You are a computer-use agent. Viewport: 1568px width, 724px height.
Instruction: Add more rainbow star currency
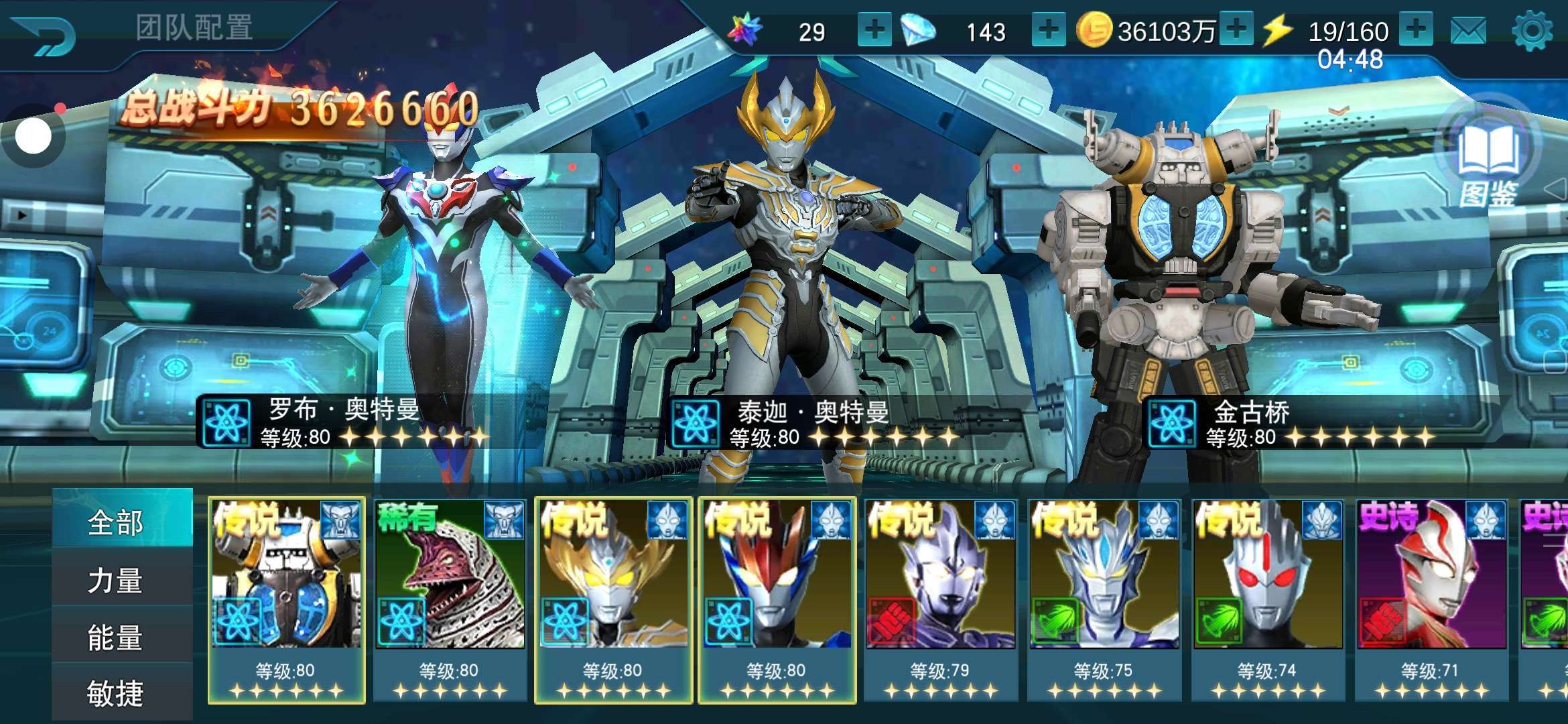click(874, 30)
